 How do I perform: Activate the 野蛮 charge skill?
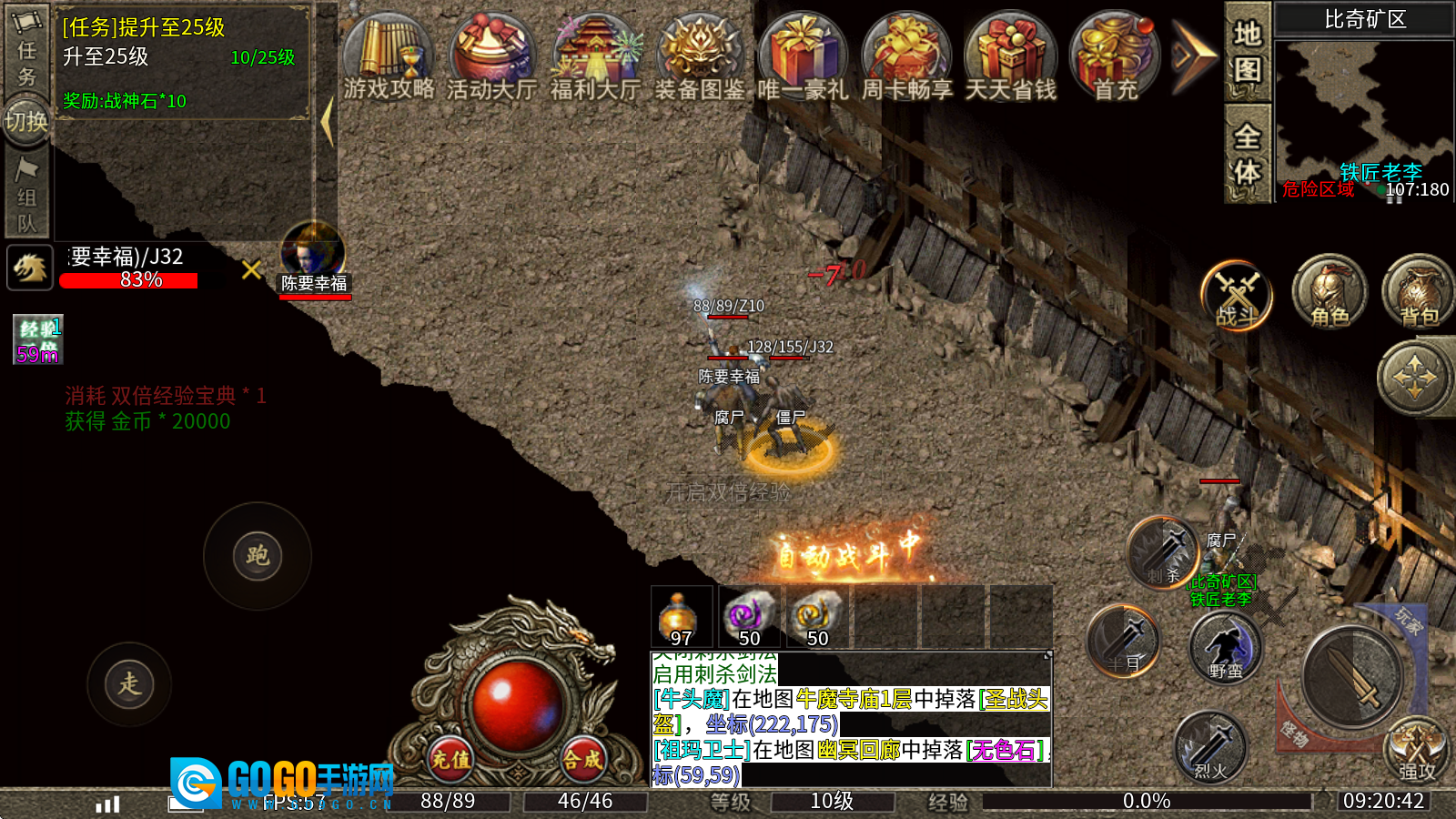[1225, 648]
